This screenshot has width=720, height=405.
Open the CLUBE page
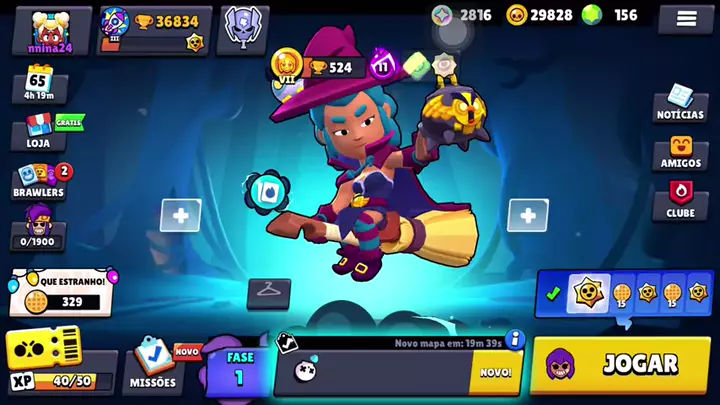(x=680, y=199)
